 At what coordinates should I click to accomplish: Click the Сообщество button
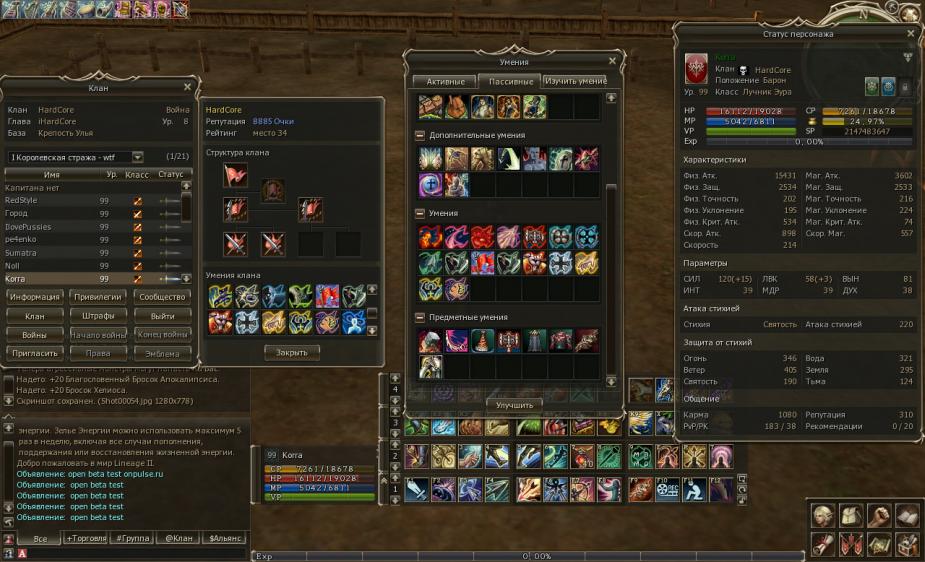click(162, 297)
